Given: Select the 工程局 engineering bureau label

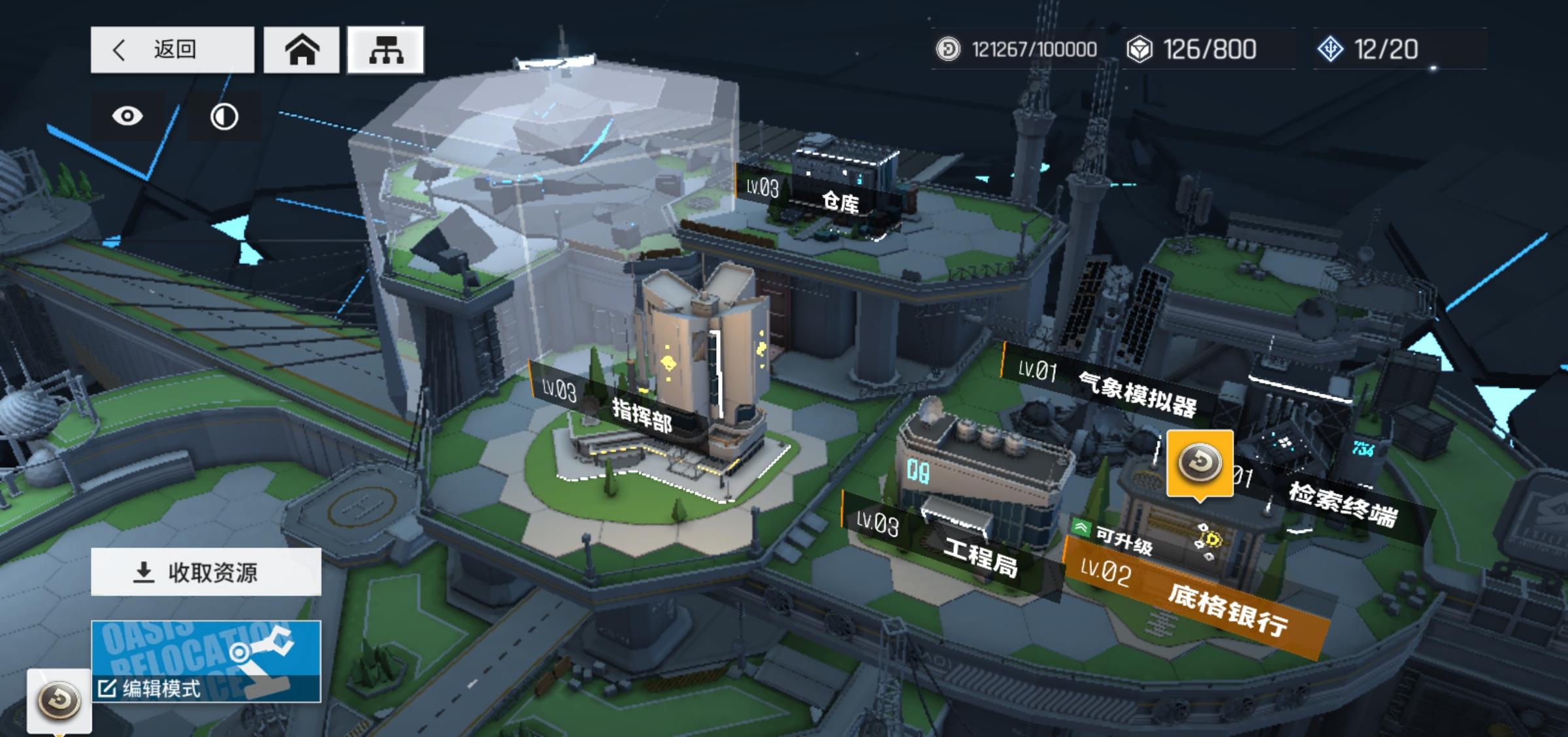Looking at the screenshot, I should coord(947,546).
